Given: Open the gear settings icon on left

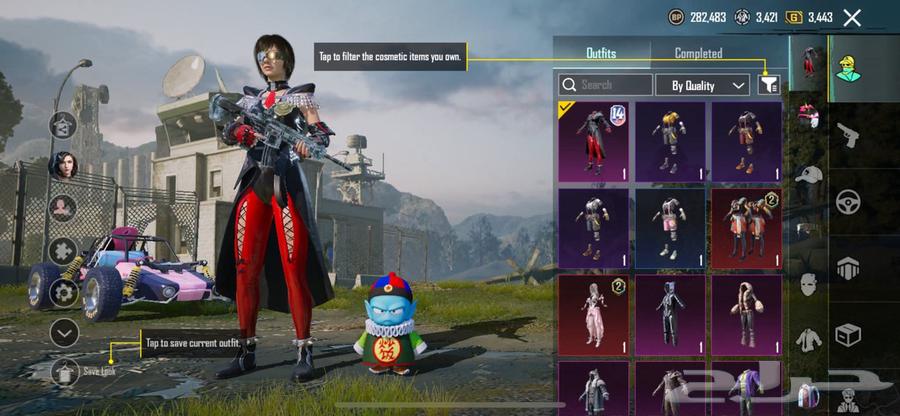Looking at the screenshot, I should click(64, 292).
